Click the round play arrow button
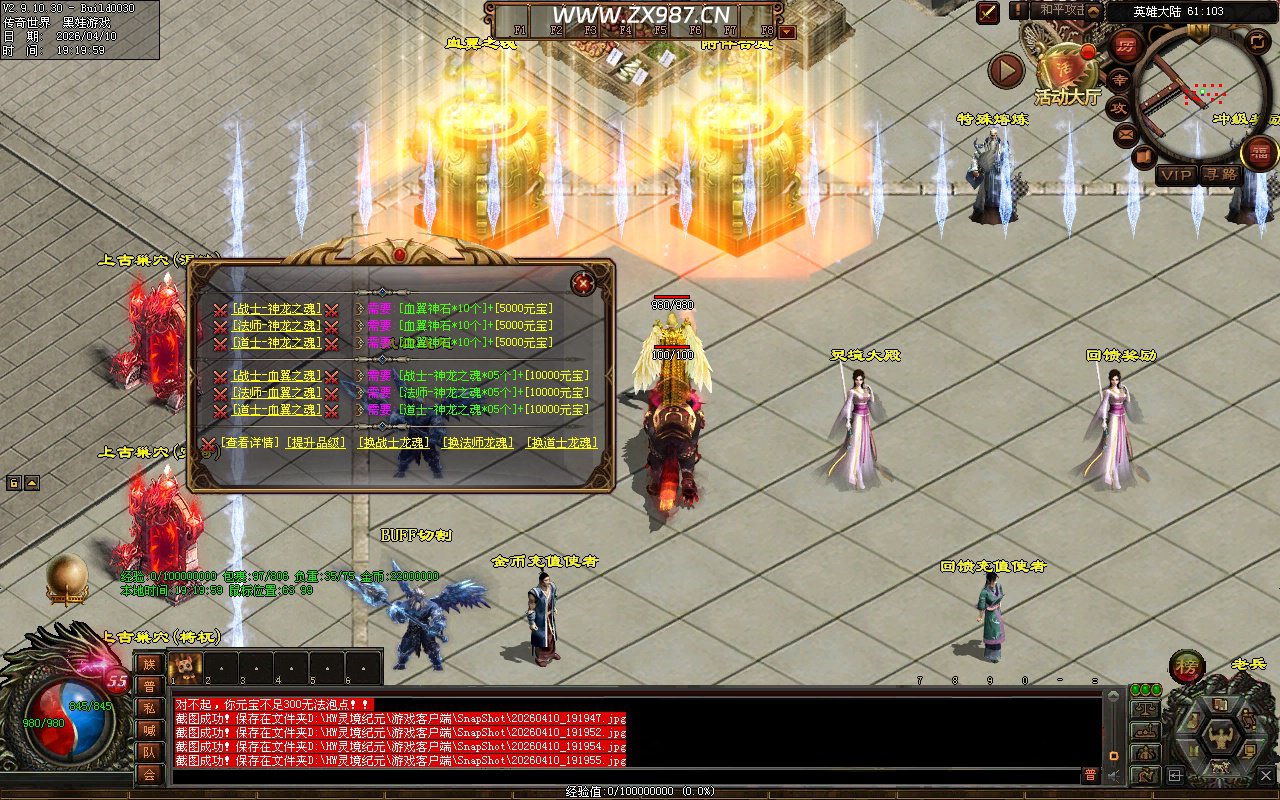The image size is (1280, 800). tap(1006, 71)
